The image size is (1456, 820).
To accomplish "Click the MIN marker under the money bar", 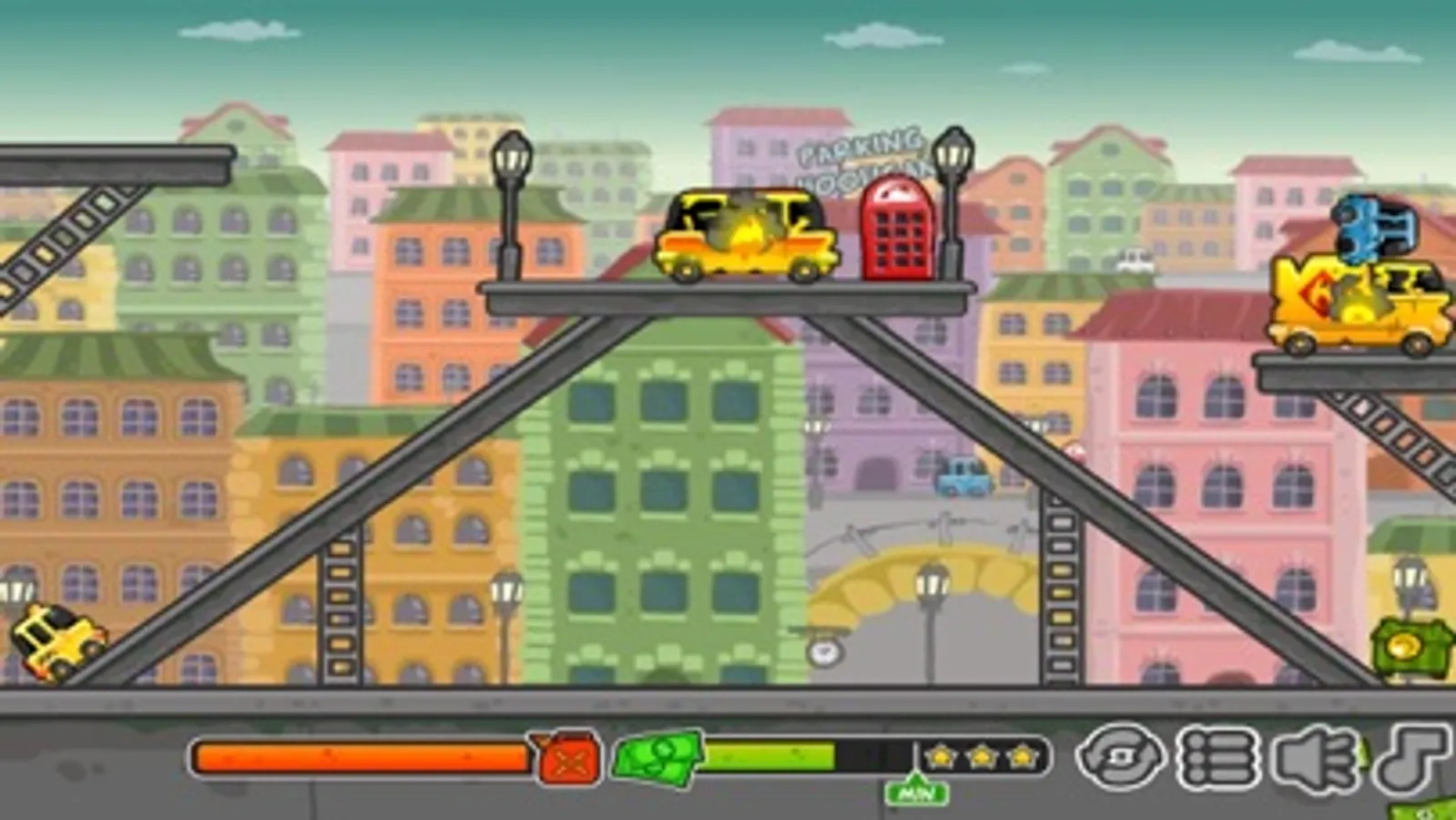I will [917, 791].
